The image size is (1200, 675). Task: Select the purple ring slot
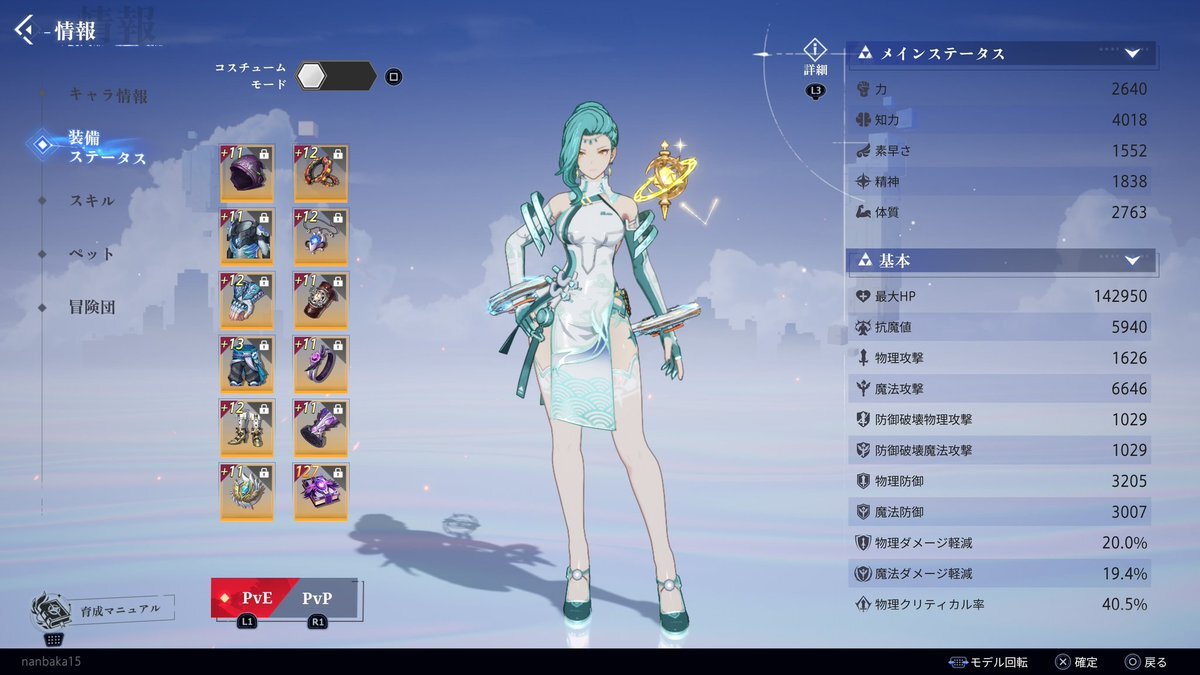coord(320,364)
